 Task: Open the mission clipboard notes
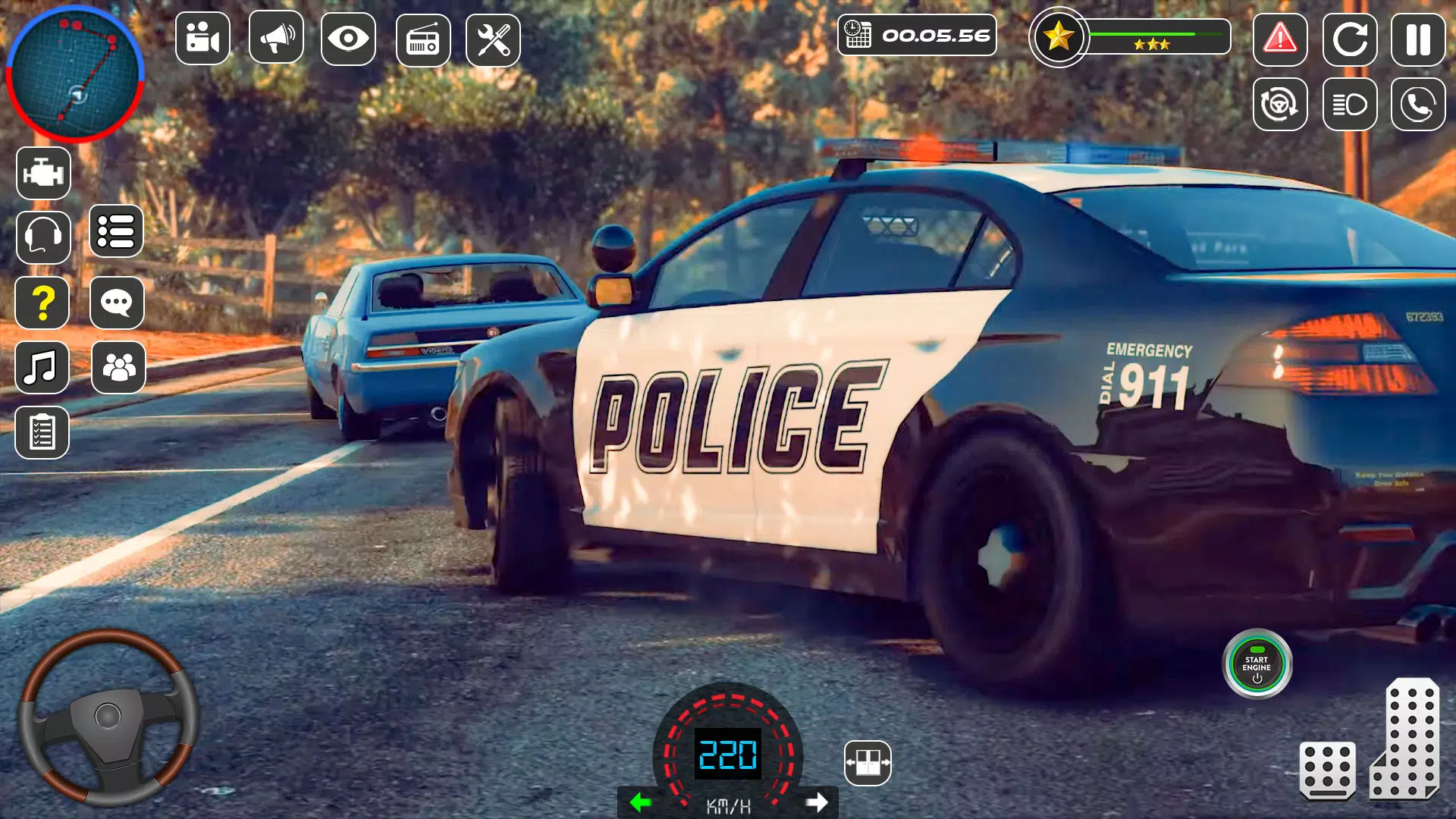point(43,432)
